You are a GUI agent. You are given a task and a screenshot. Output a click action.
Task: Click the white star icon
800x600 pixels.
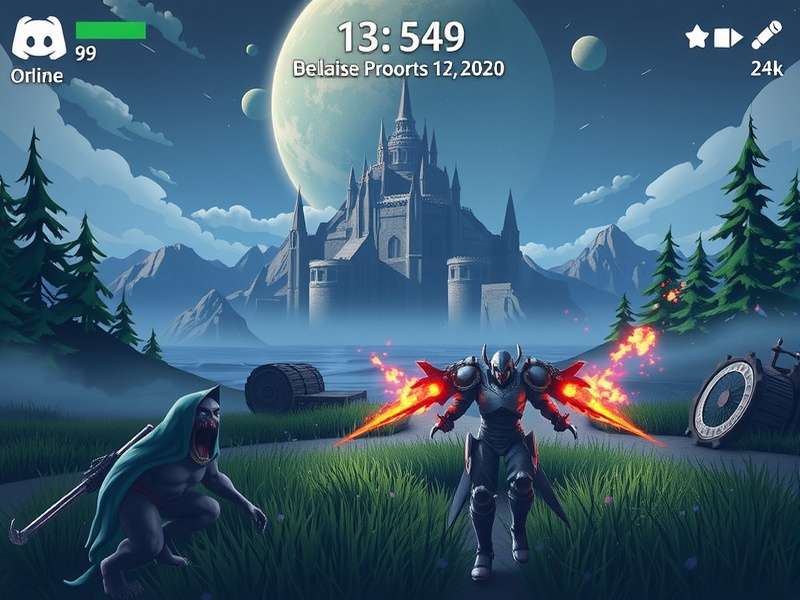[x=697, y=38]
